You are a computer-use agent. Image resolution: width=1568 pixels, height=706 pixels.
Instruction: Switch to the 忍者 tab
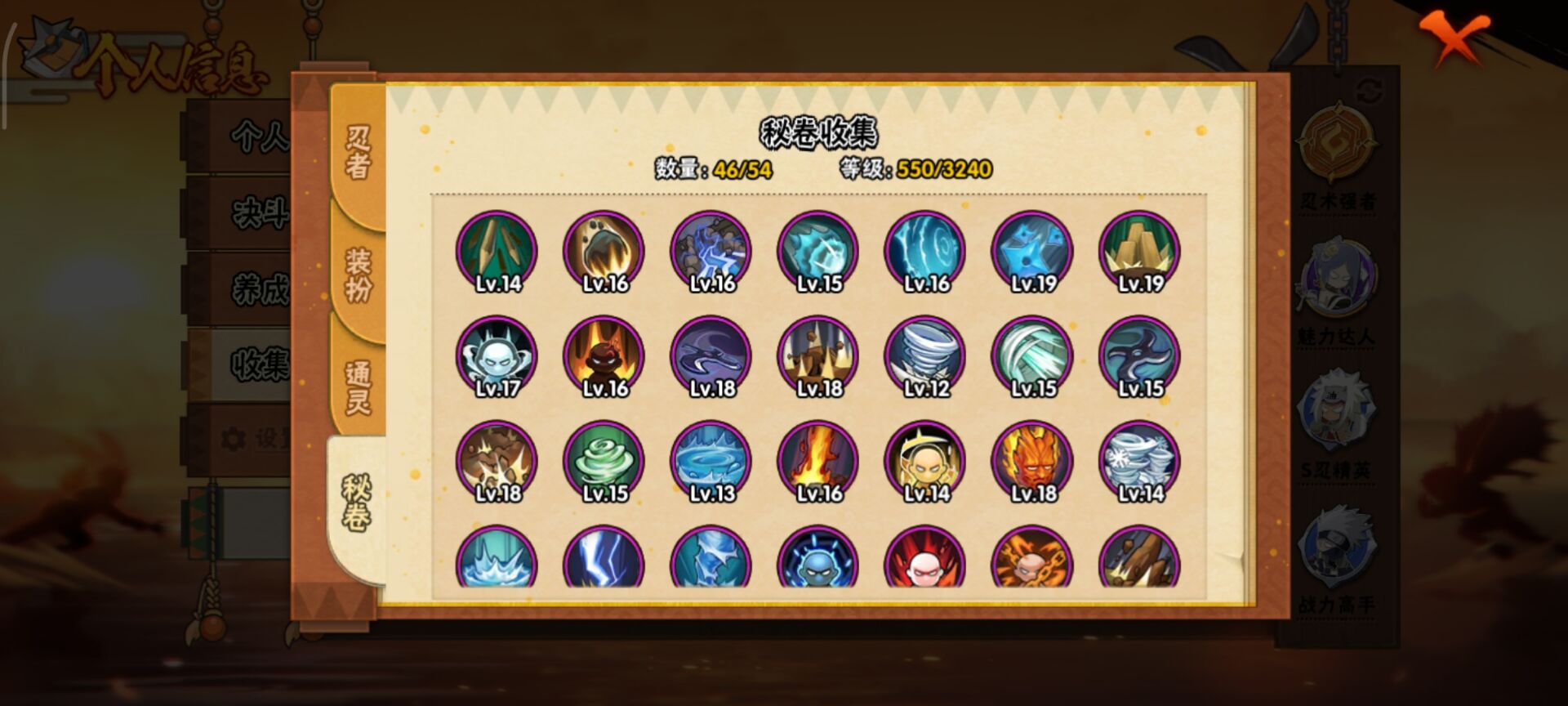[358, 153]
